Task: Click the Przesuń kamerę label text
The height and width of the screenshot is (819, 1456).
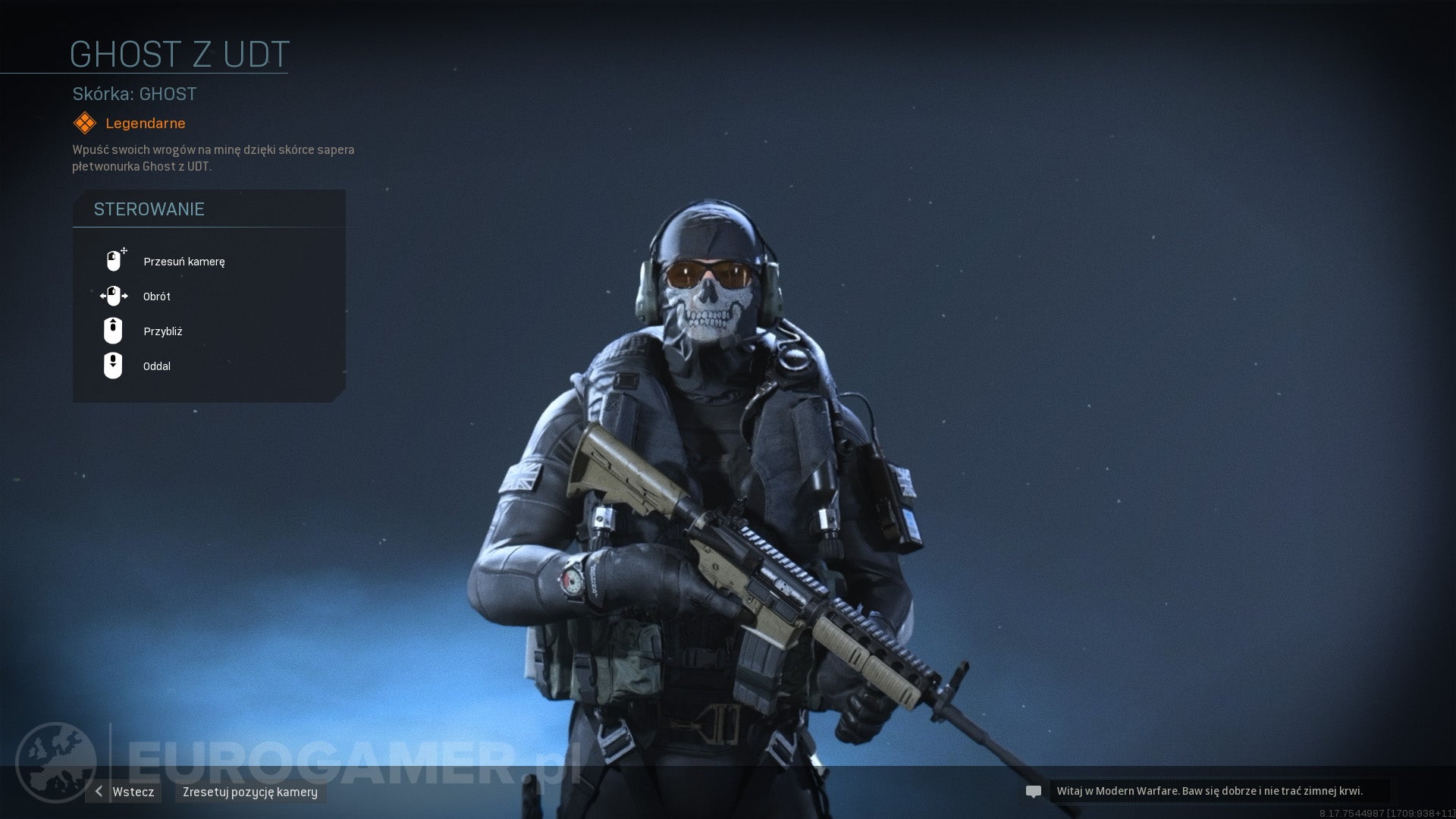Action: tap(184, 262)
